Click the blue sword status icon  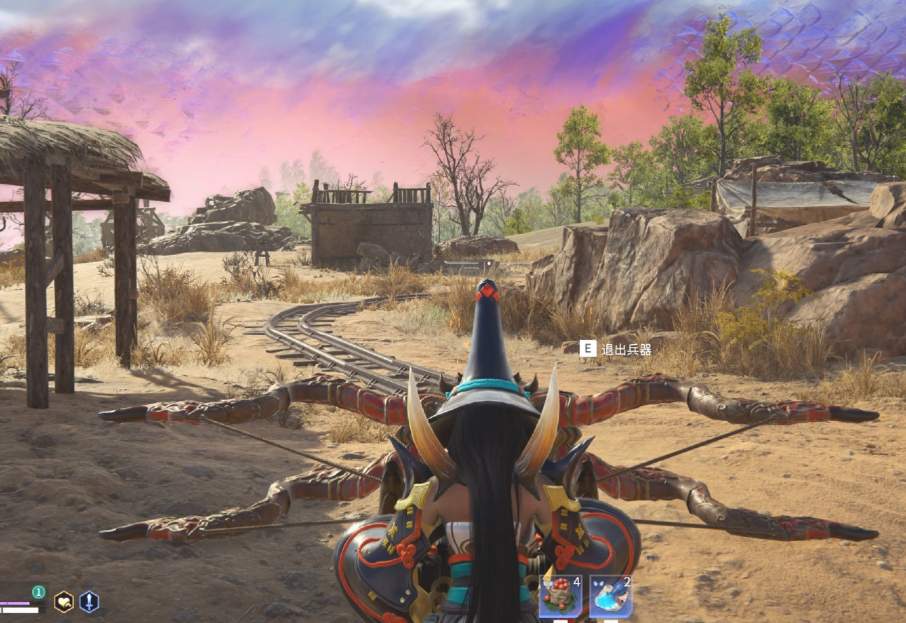click(89, 601)
